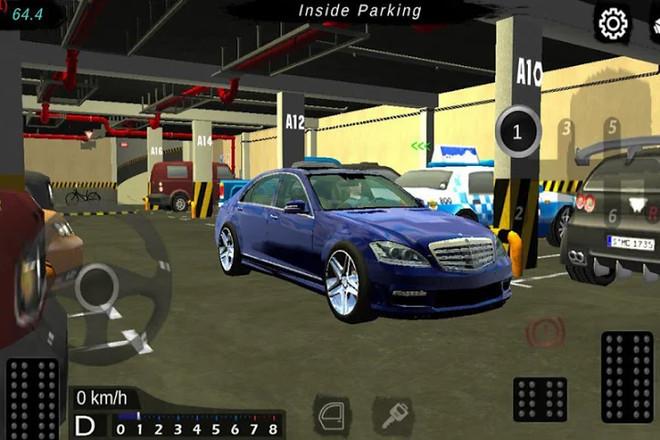Click the car door icon
Screen dimensions: 660x440
click(x=333, y=414)
